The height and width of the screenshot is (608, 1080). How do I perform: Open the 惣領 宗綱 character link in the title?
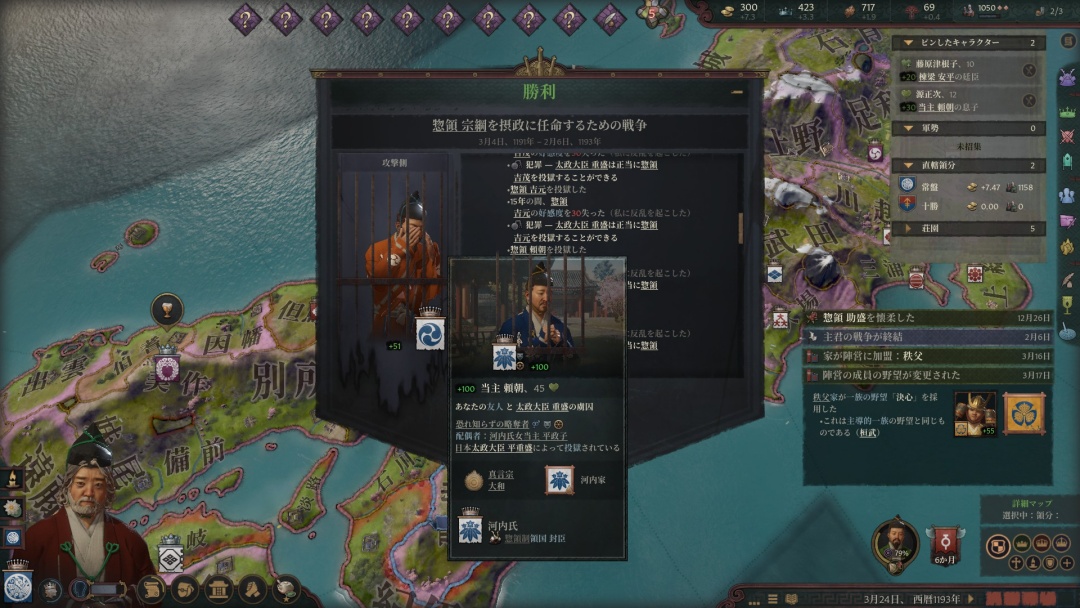pos(466,125)
